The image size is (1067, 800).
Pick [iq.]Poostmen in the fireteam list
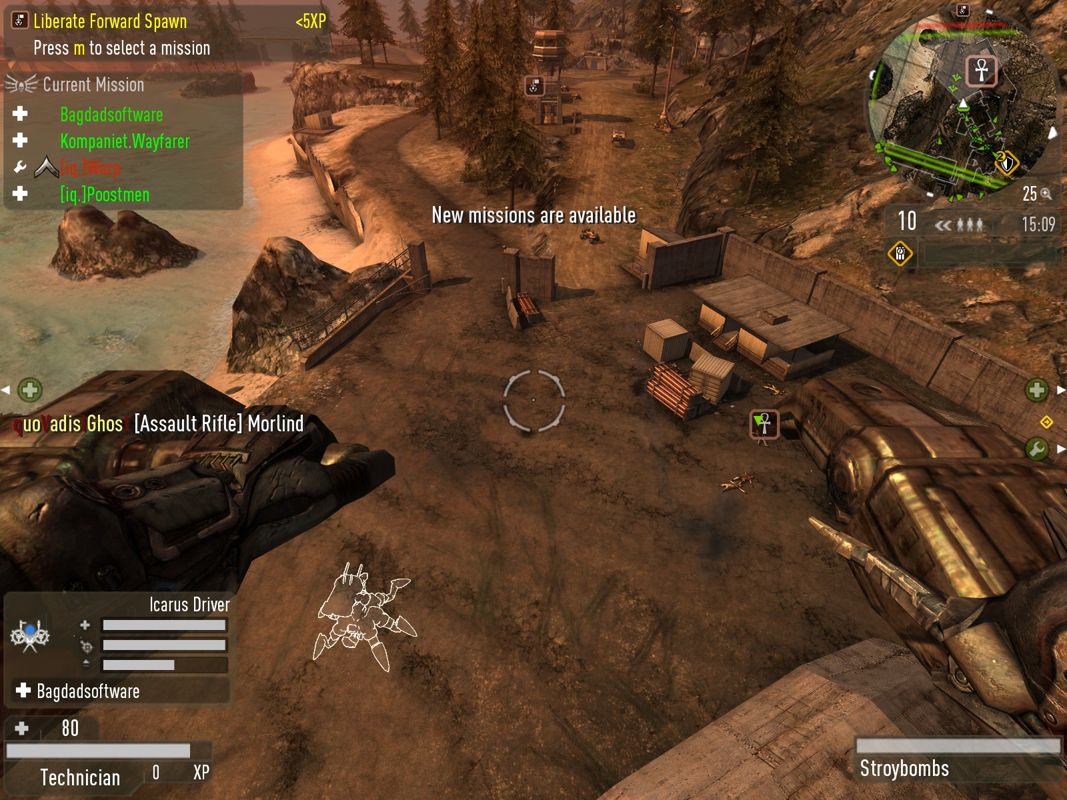coord(104,194)
